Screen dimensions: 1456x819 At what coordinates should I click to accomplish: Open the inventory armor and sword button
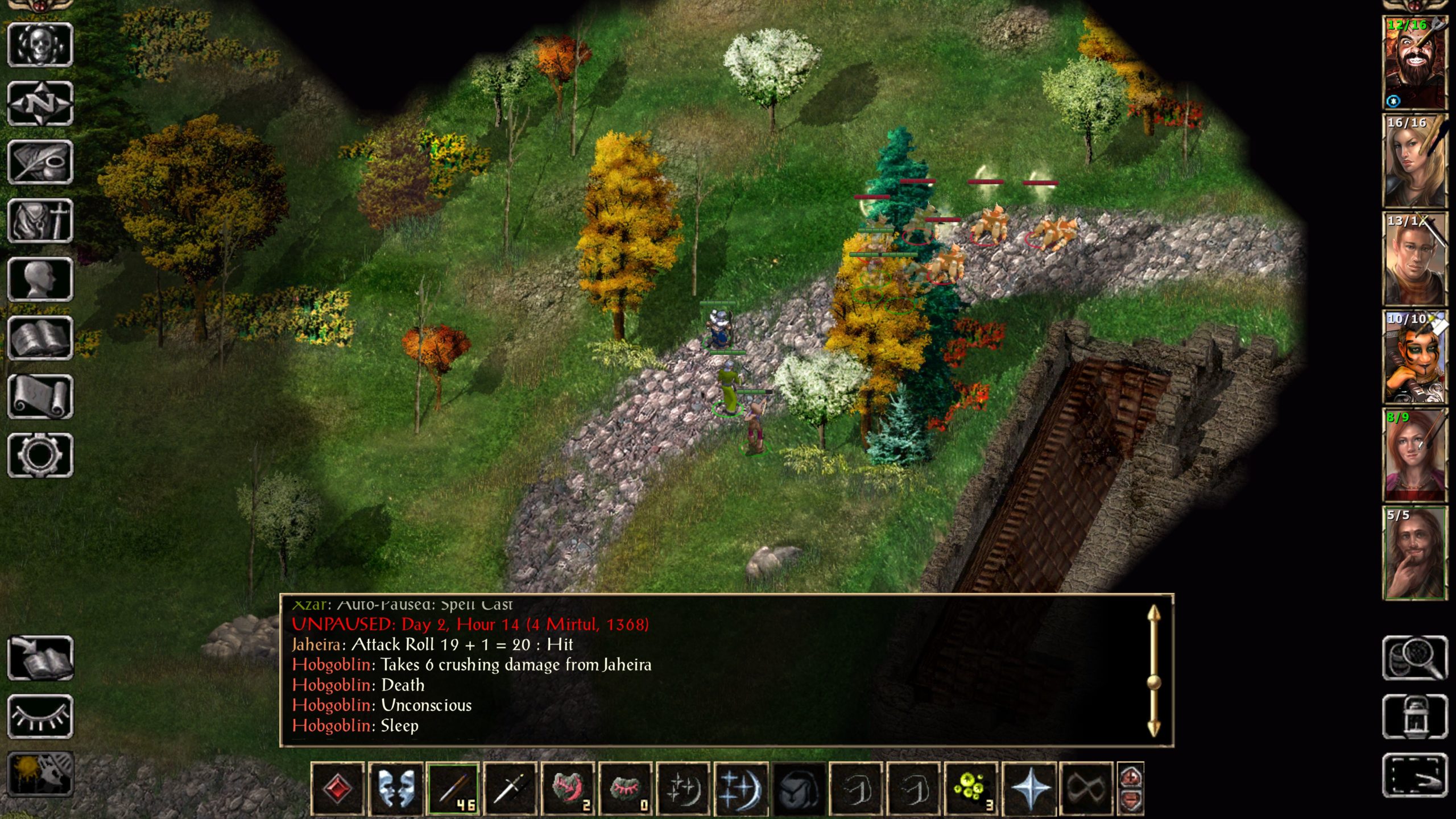(x=40, y=221)
